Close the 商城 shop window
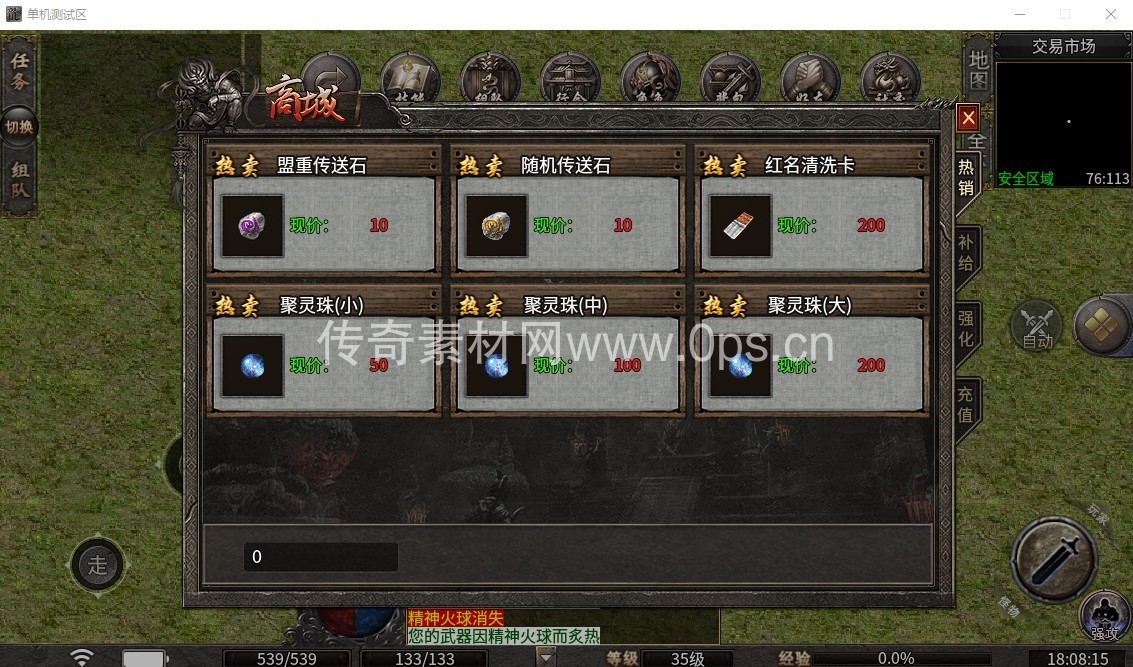The height and width of the screenshot is (667, 1133). (x=968, y=118)
